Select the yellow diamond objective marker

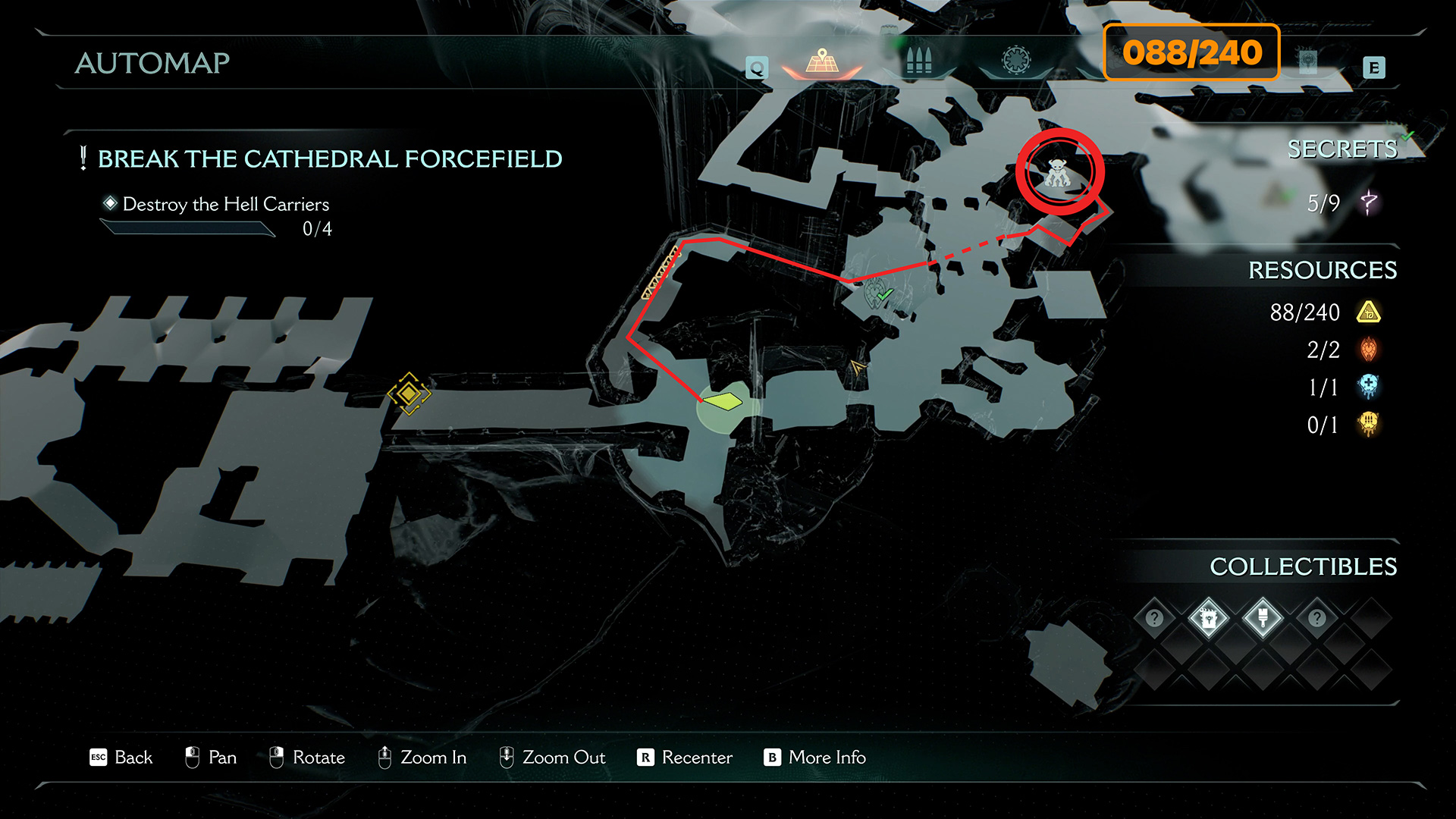coord(409,394)
